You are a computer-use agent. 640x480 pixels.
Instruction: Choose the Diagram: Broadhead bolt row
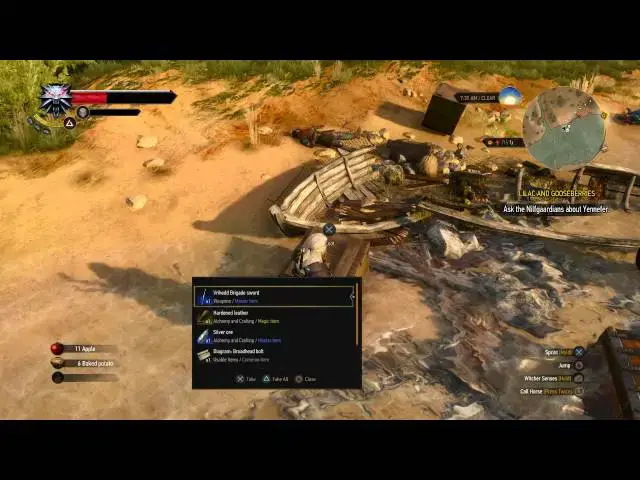(x=274, y=355)
